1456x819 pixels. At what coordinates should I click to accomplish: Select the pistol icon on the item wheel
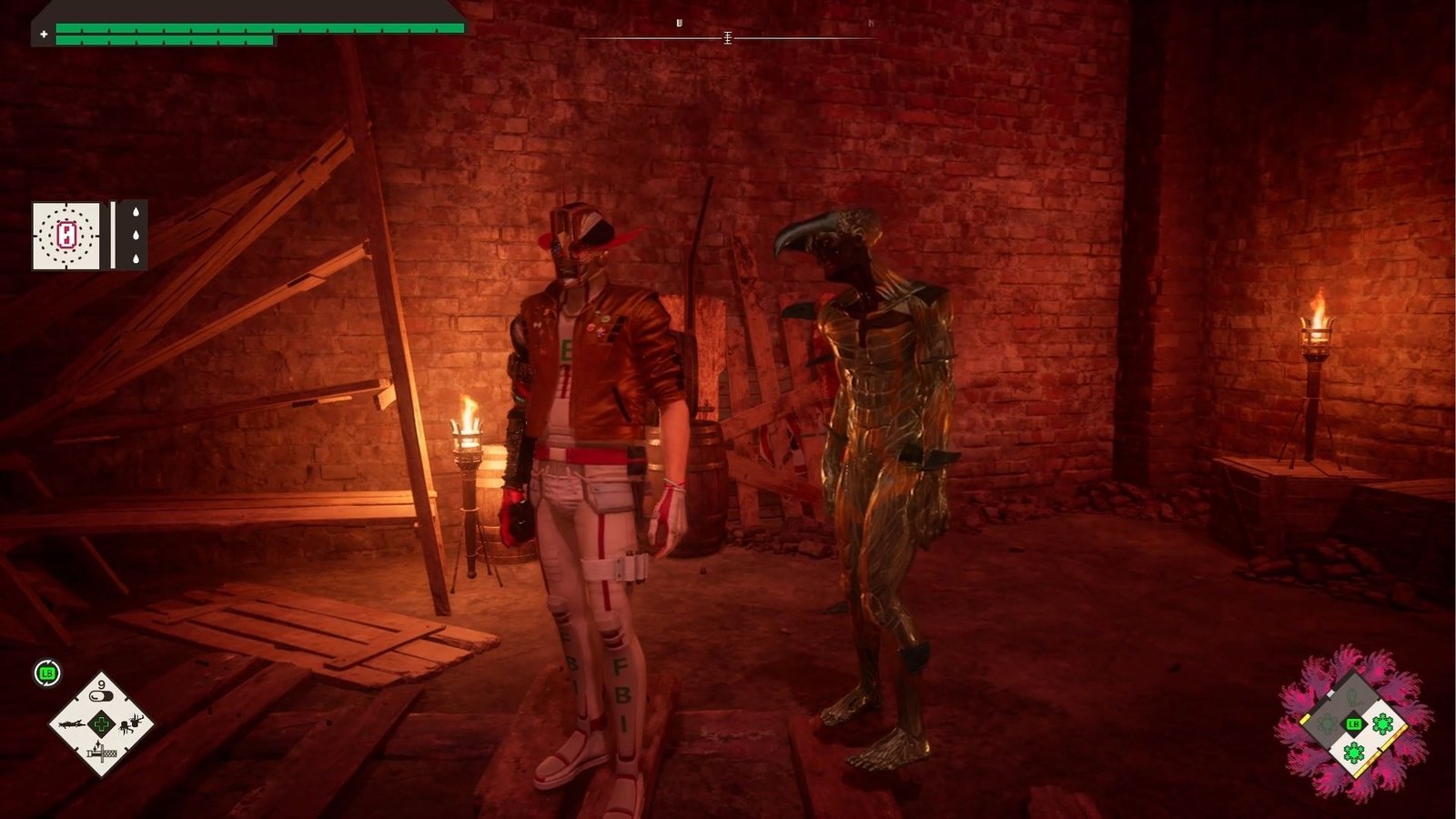[x=72, y=724]
